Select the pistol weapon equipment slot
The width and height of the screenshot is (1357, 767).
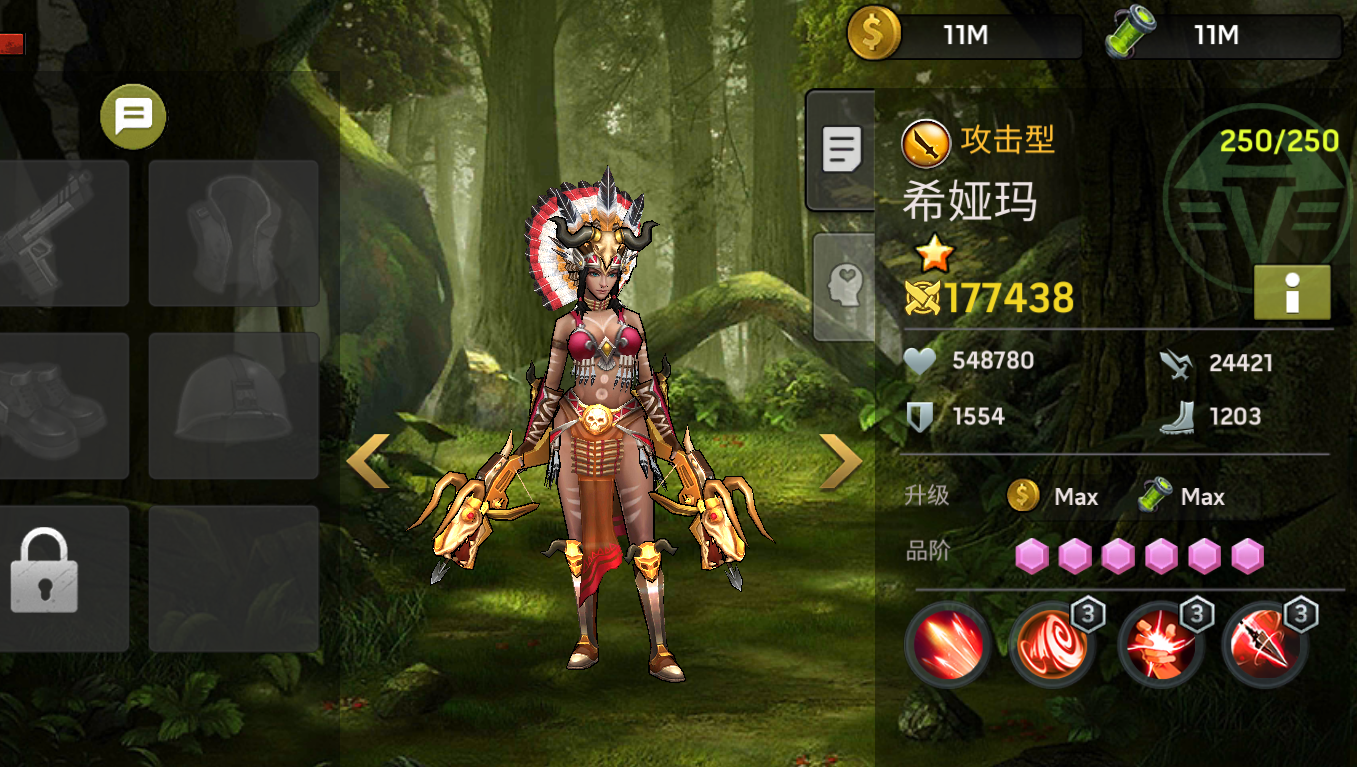(62, 233)
